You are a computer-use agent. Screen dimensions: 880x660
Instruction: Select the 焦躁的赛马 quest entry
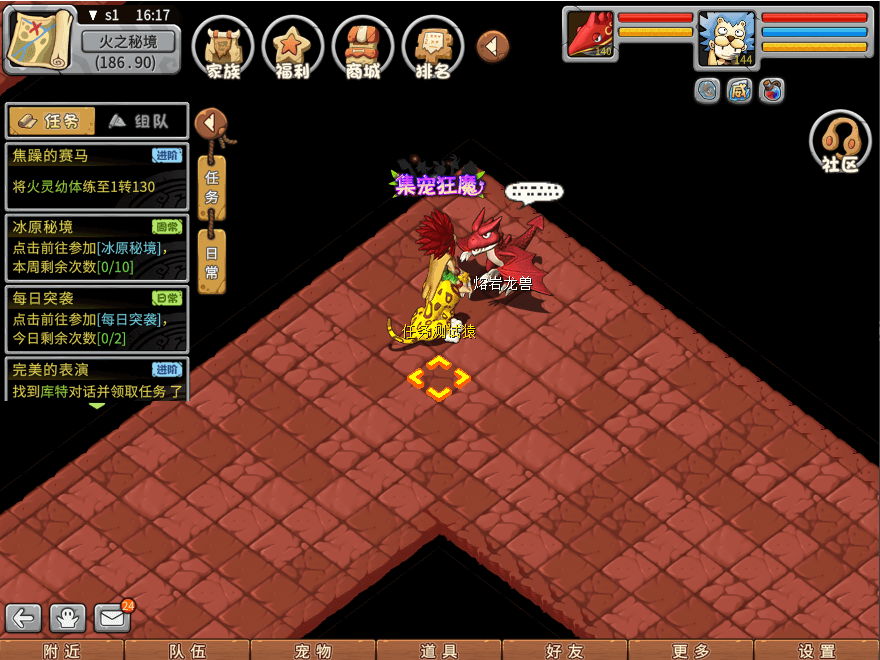96,175
